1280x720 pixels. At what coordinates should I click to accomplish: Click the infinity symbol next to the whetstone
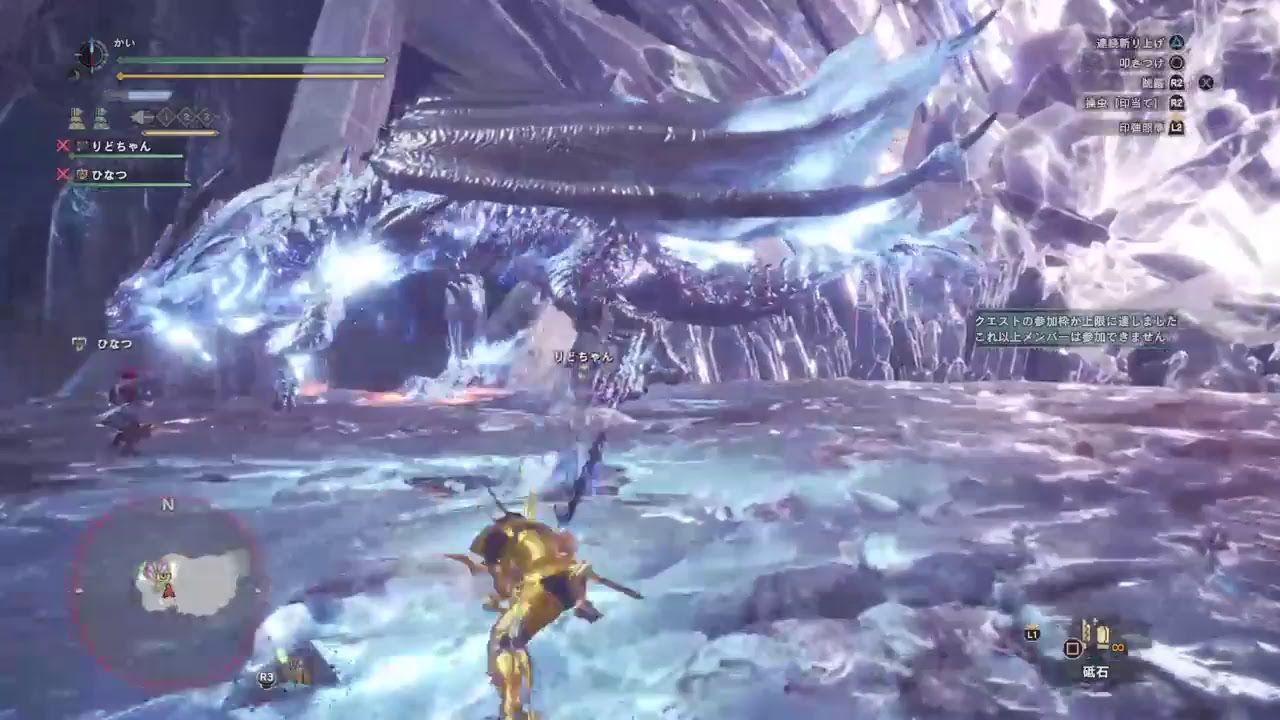coord(1118,648)
